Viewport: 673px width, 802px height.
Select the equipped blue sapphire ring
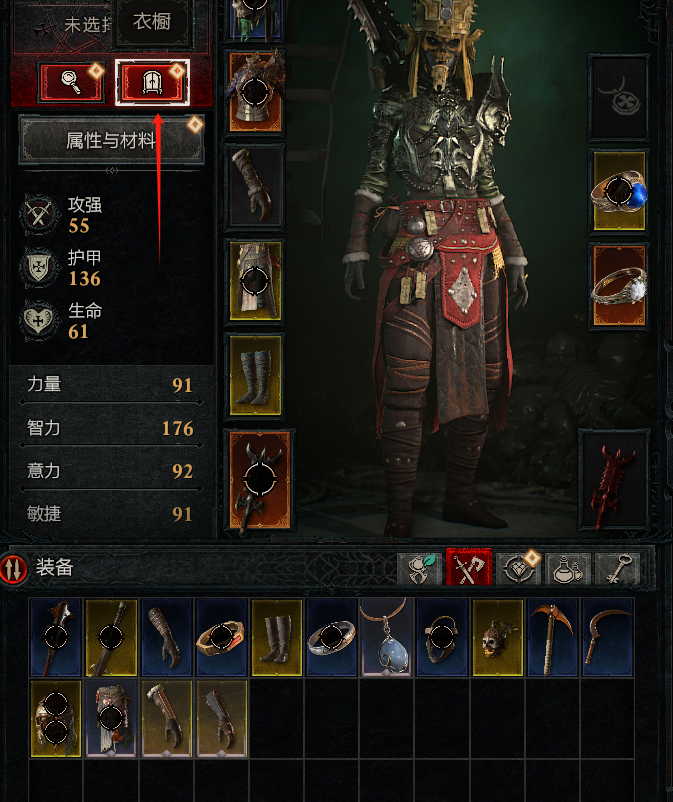click(619, 190)
